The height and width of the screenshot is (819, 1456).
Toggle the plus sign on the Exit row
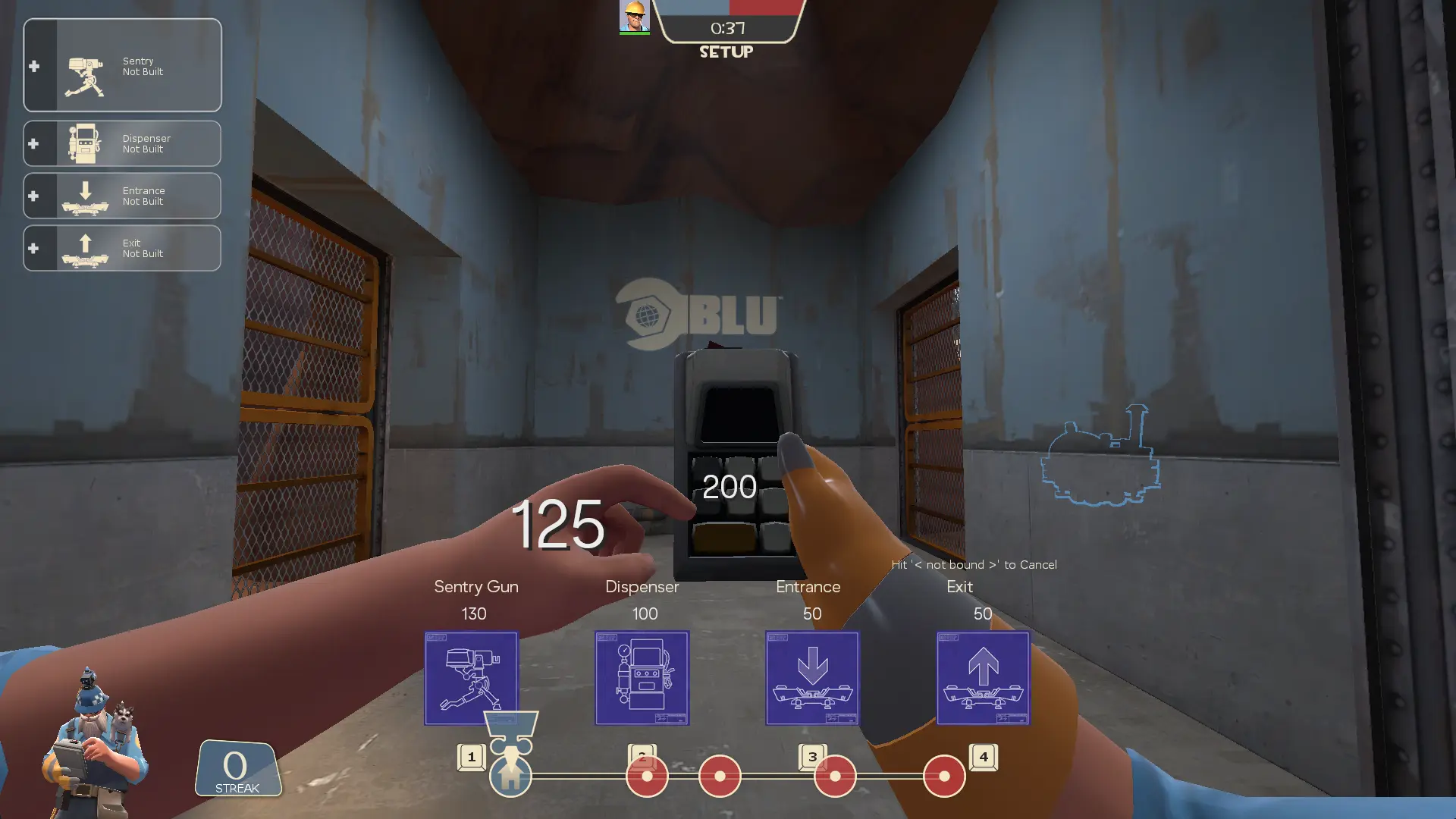point(34,248)
